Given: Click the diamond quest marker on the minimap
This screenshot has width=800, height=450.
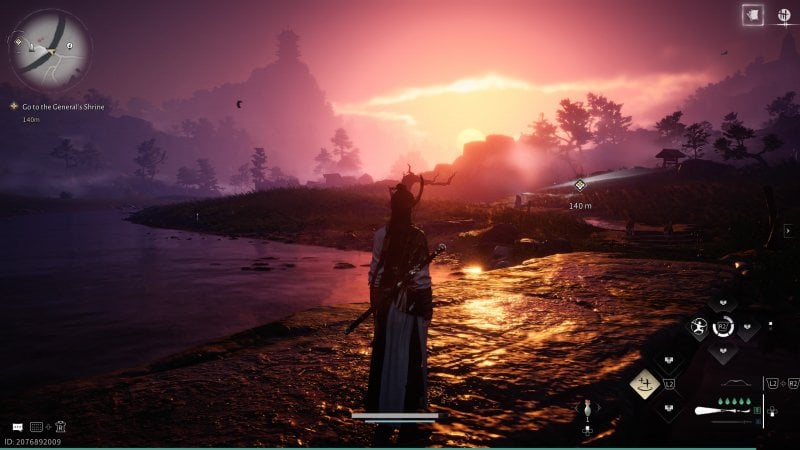Looking at the screenshot, I should click(19, 42).
